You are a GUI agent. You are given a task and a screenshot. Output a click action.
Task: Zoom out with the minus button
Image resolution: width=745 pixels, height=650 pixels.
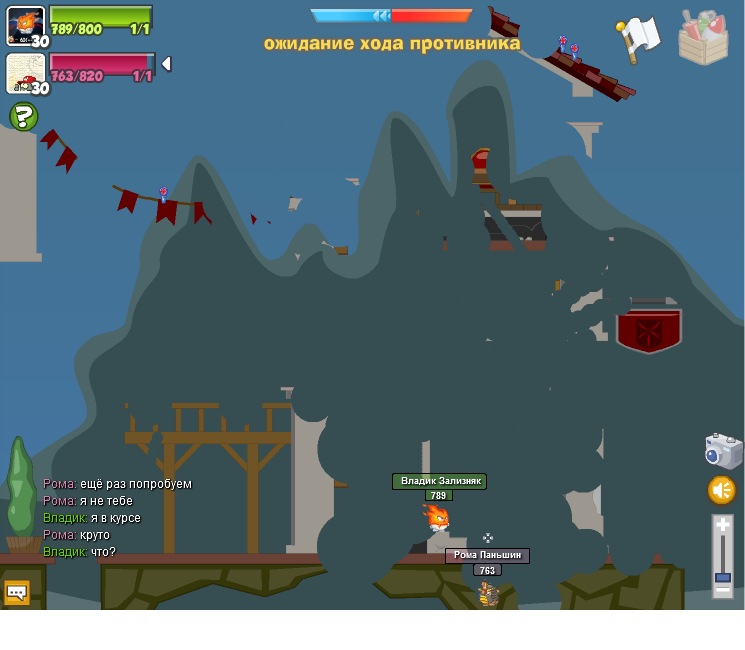[x=723, y=589]
